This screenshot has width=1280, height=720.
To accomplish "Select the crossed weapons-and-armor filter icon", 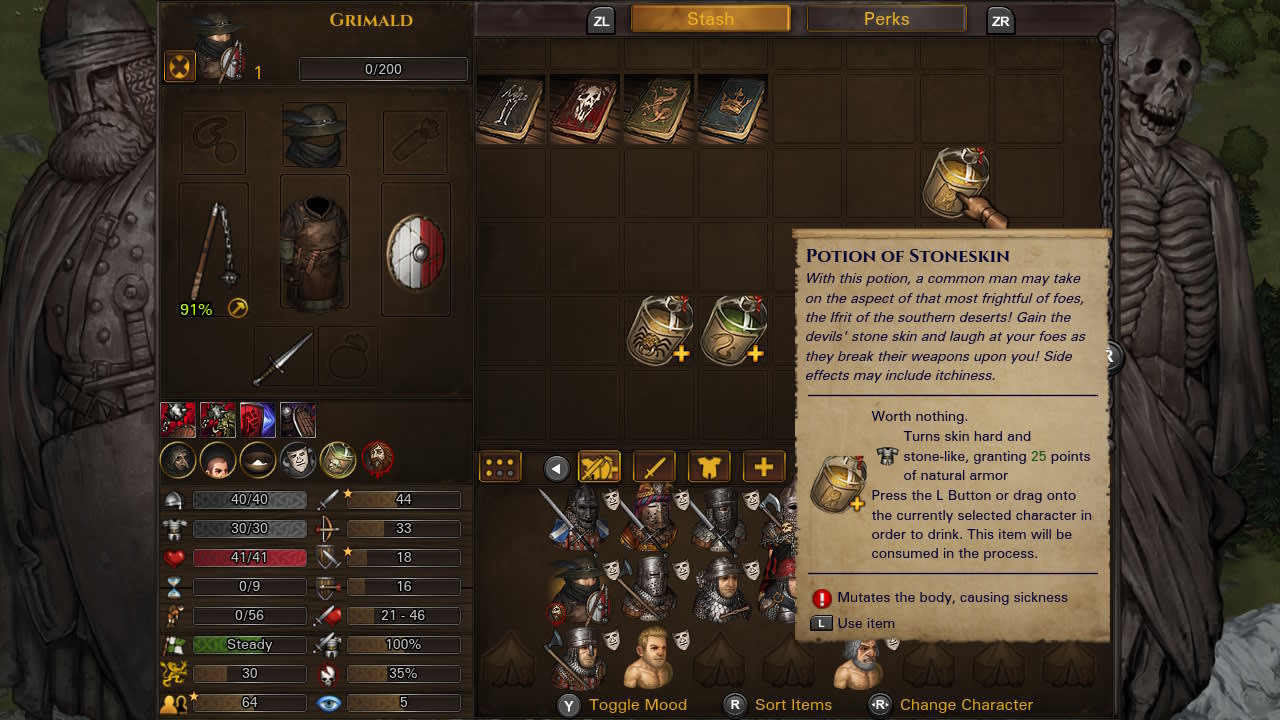I will (600, 466).
